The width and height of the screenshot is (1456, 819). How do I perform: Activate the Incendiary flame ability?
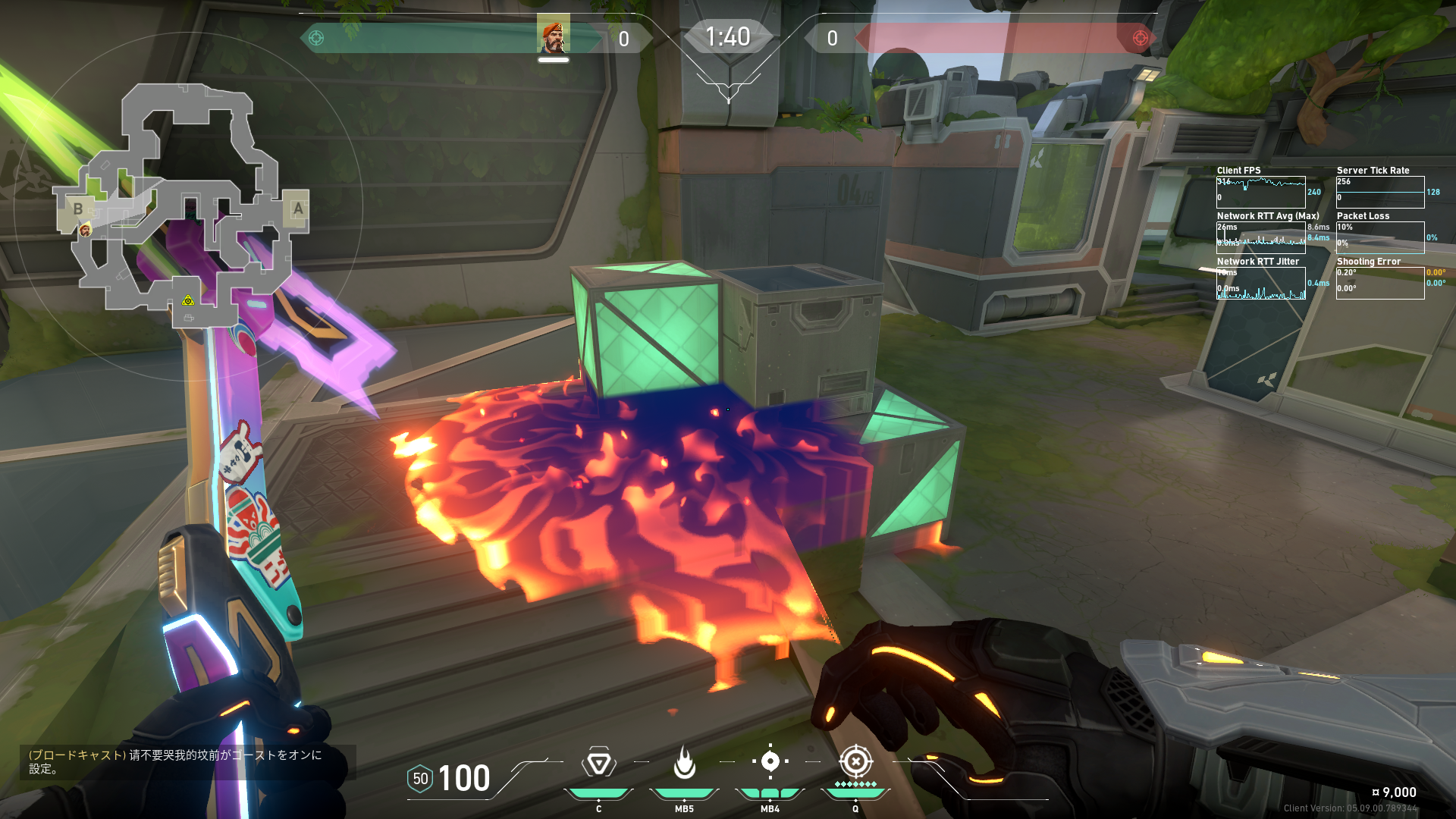pos(684,763)
